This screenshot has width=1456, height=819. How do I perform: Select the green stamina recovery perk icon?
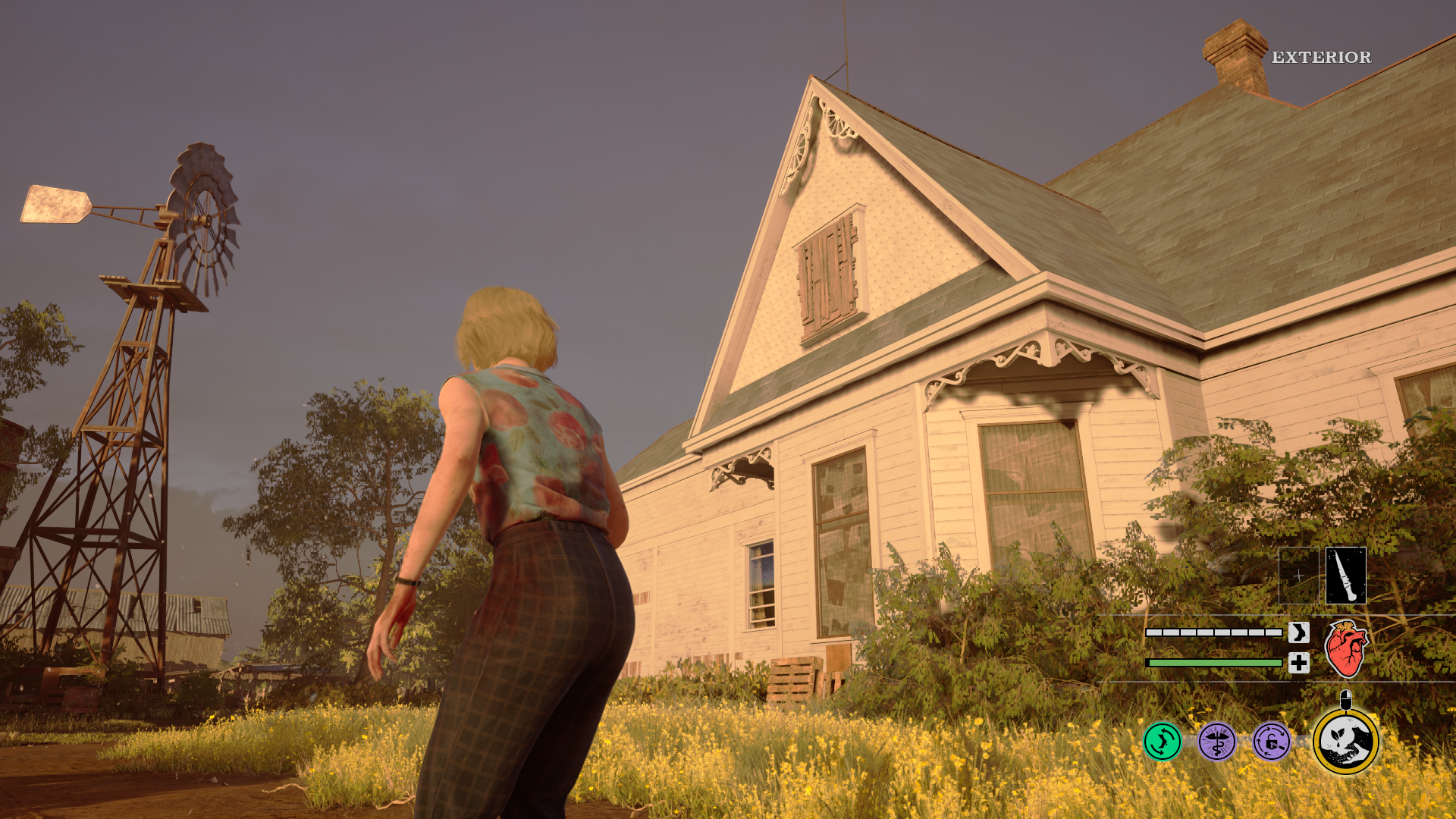coord(1163,742)
